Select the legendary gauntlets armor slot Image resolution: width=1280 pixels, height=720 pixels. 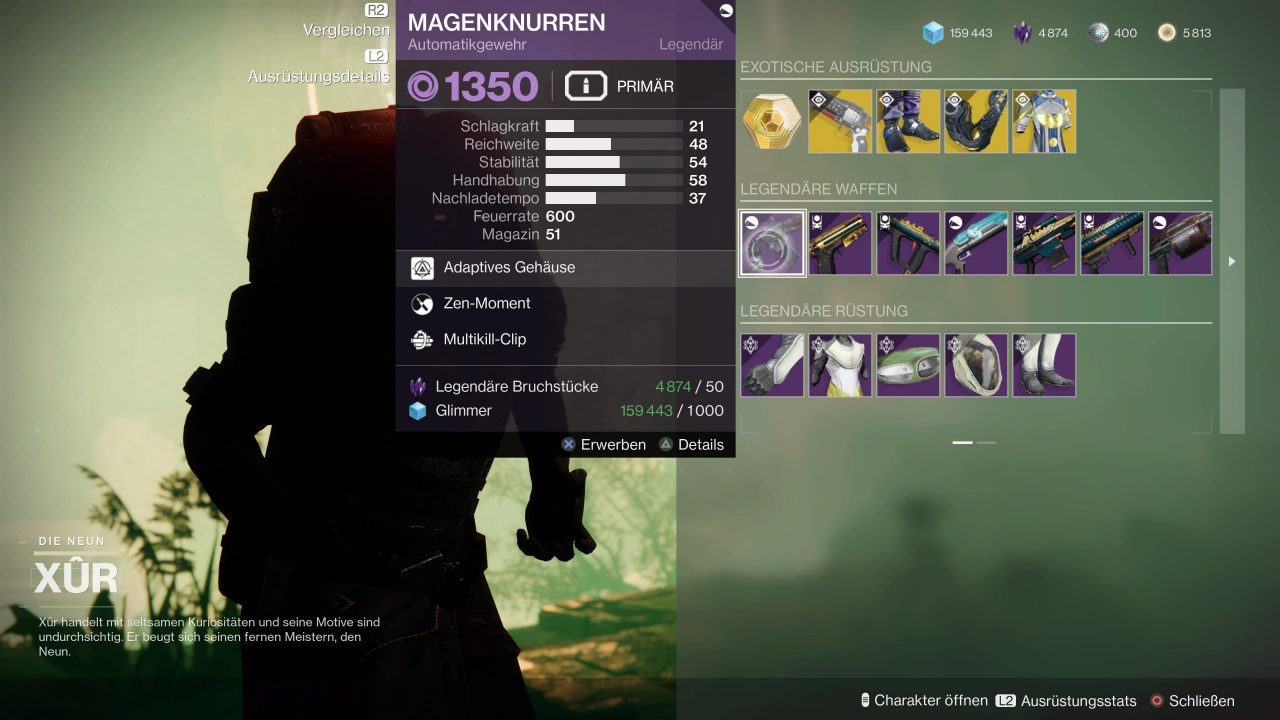pos(772,365)
